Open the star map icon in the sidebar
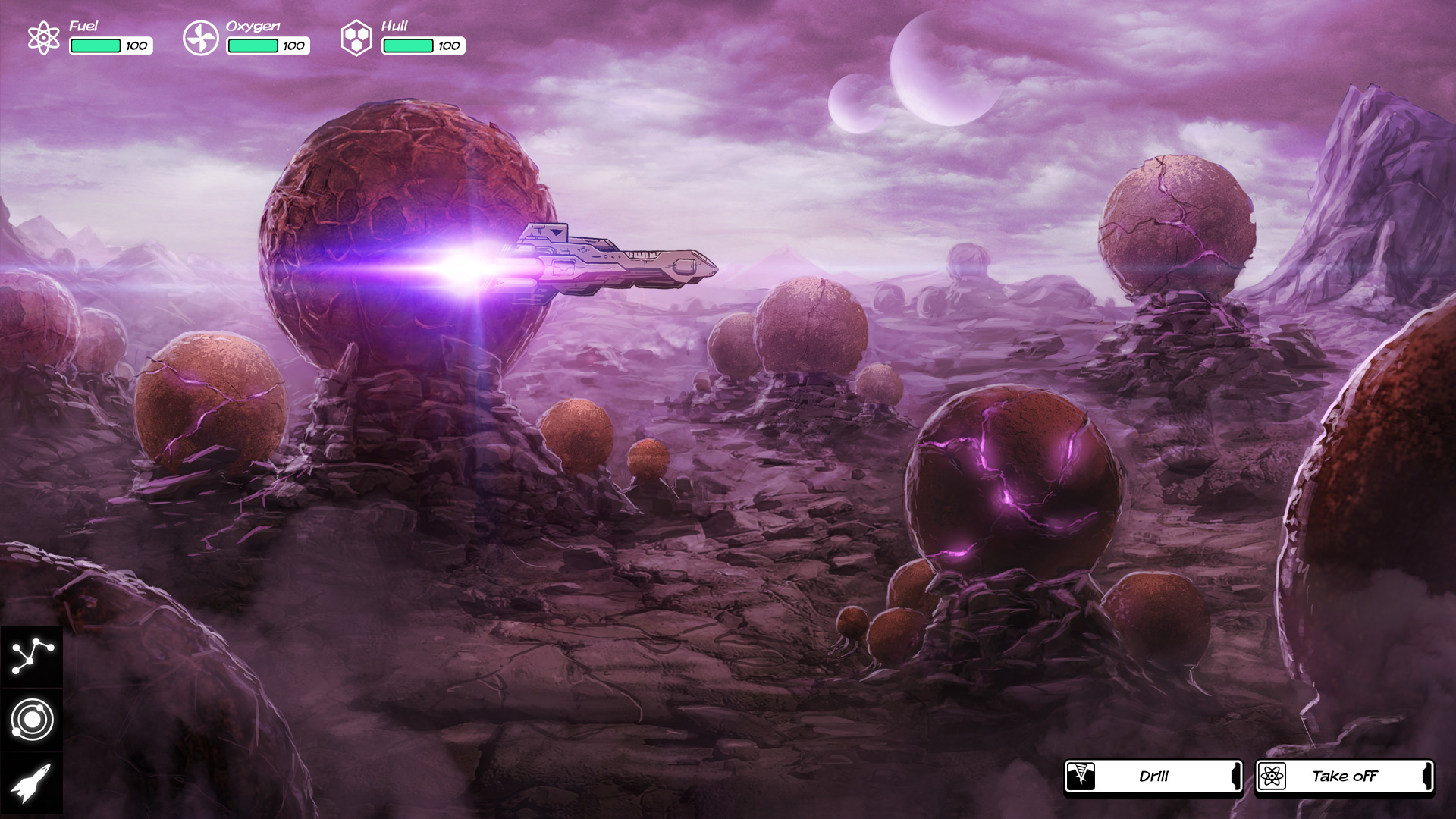This screenshot has height=819, width=1456. click(33, 654)
